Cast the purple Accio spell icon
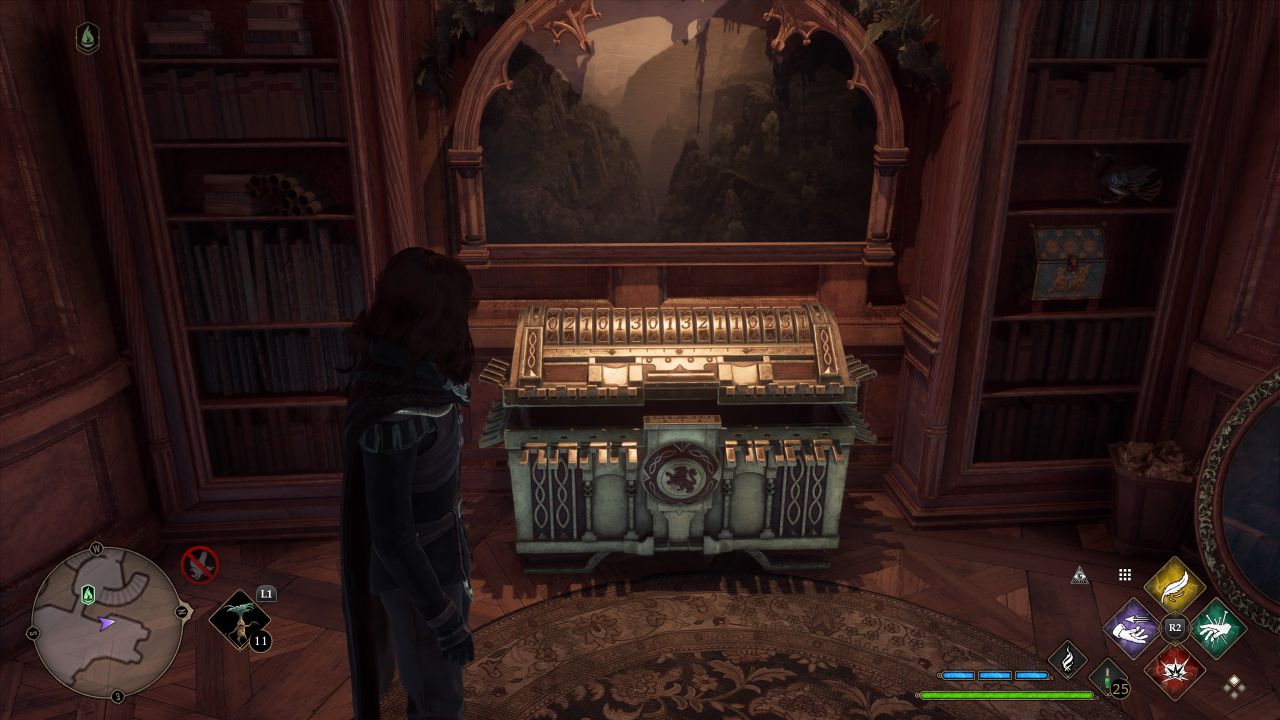The width and height of the screenshot is (1280, 720). (1131, 629)
